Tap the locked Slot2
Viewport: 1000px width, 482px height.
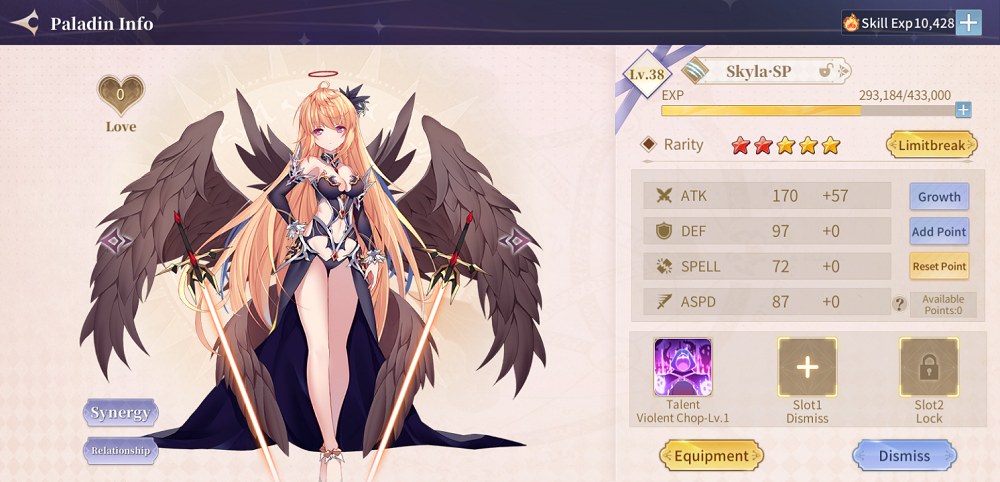pos(929,367)
